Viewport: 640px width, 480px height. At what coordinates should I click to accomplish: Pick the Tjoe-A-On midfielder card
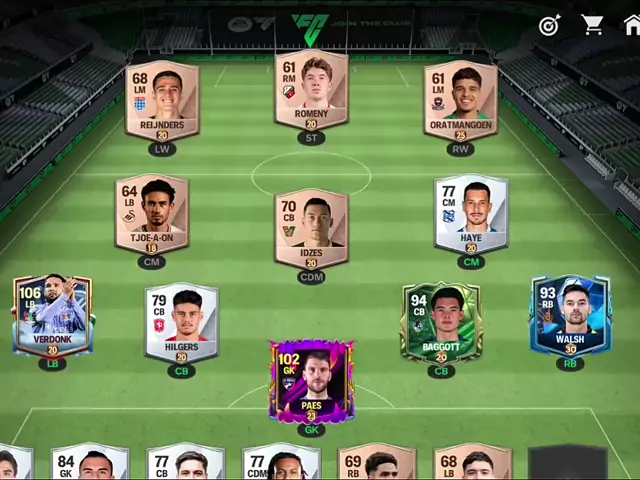(x=152, y=213)
